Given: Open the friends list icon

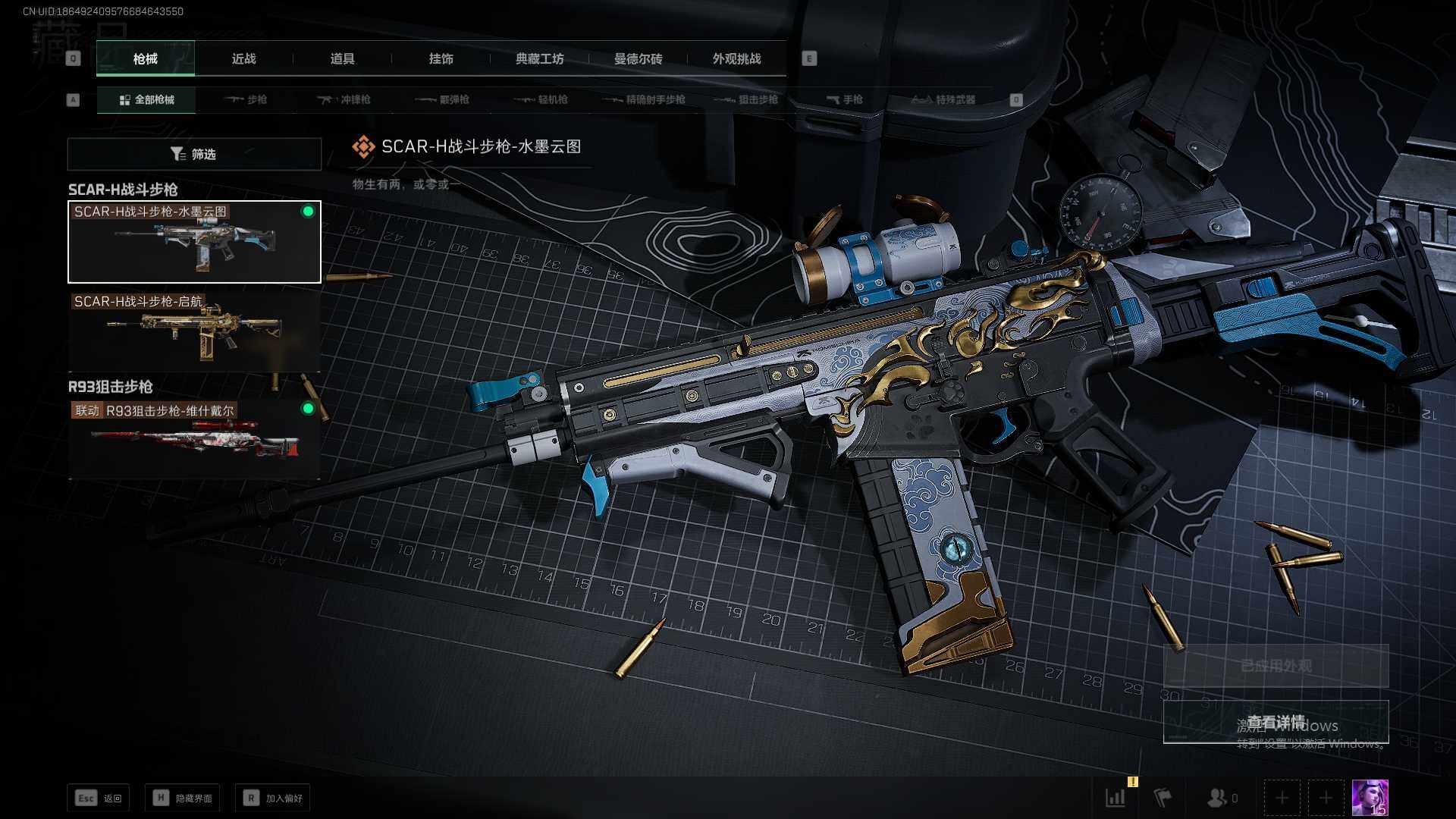Looking at the screenshot, I should 1219,798.
